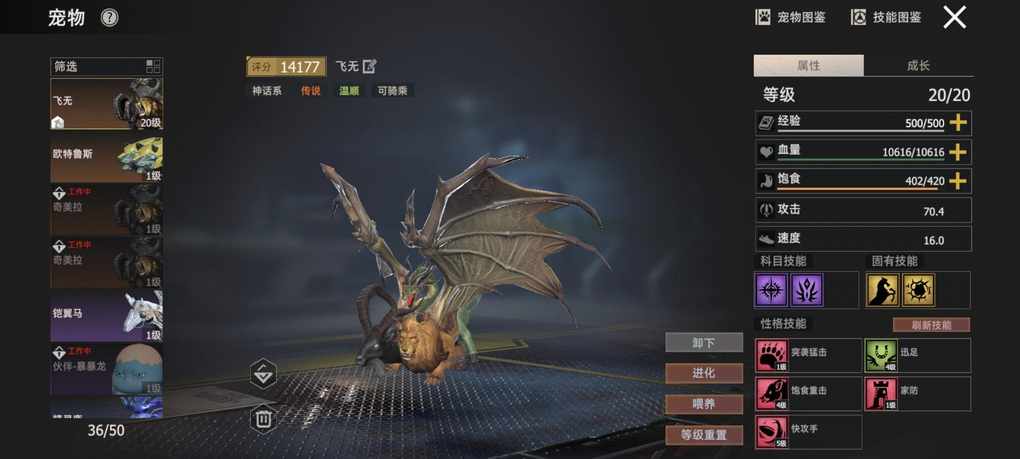
Task: Rename the pet with the edit icon
Action: (x=370, y=67)
